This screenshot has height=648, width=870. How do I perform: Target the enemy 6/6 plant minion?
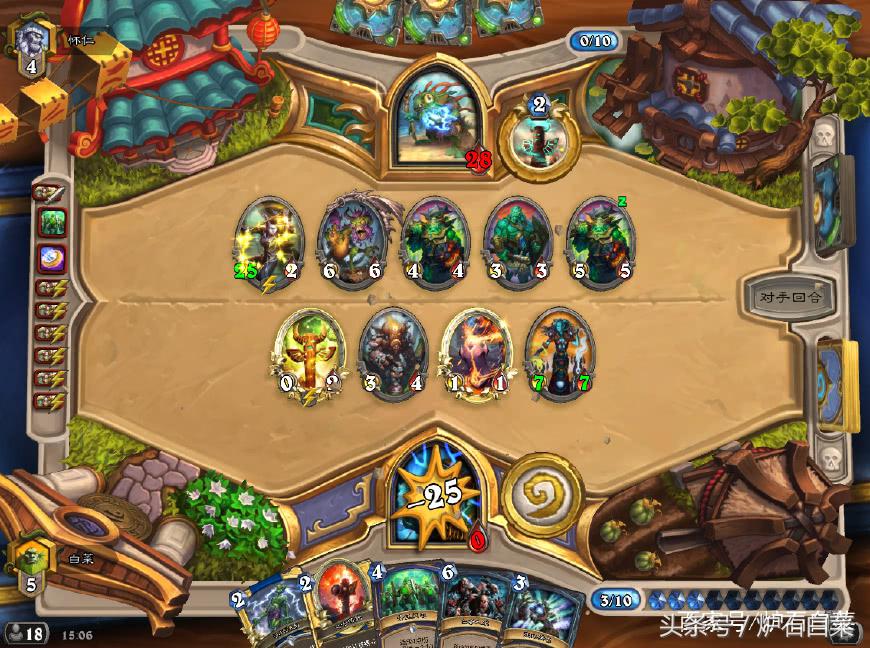352,244
